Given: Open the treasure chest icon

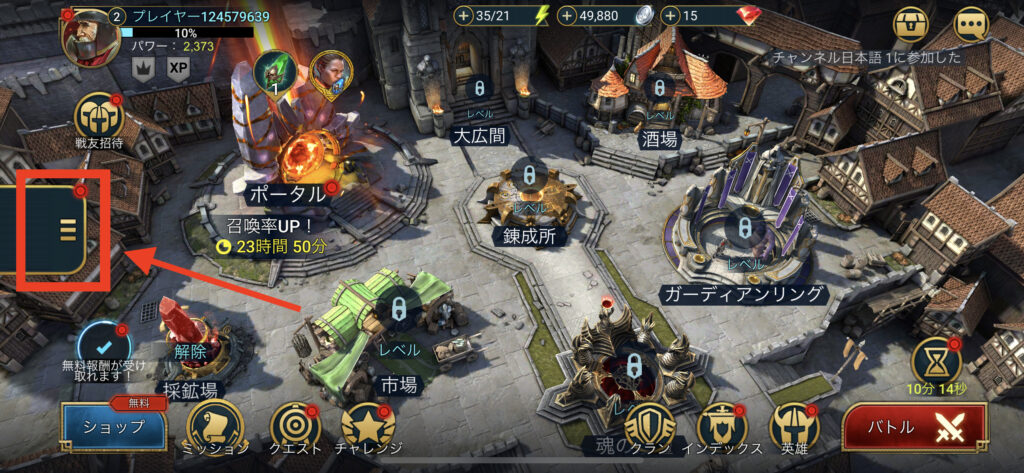Looking at the screenshot, I should [x=911, y=22].
